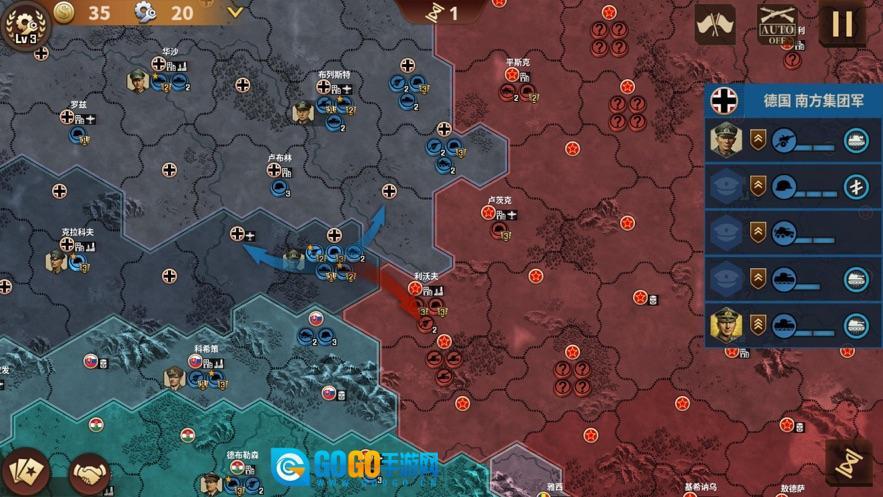Screen dimensions: 883x497
Task: Click the German cross emblem in panel header
Action: (x=726, y=101)
